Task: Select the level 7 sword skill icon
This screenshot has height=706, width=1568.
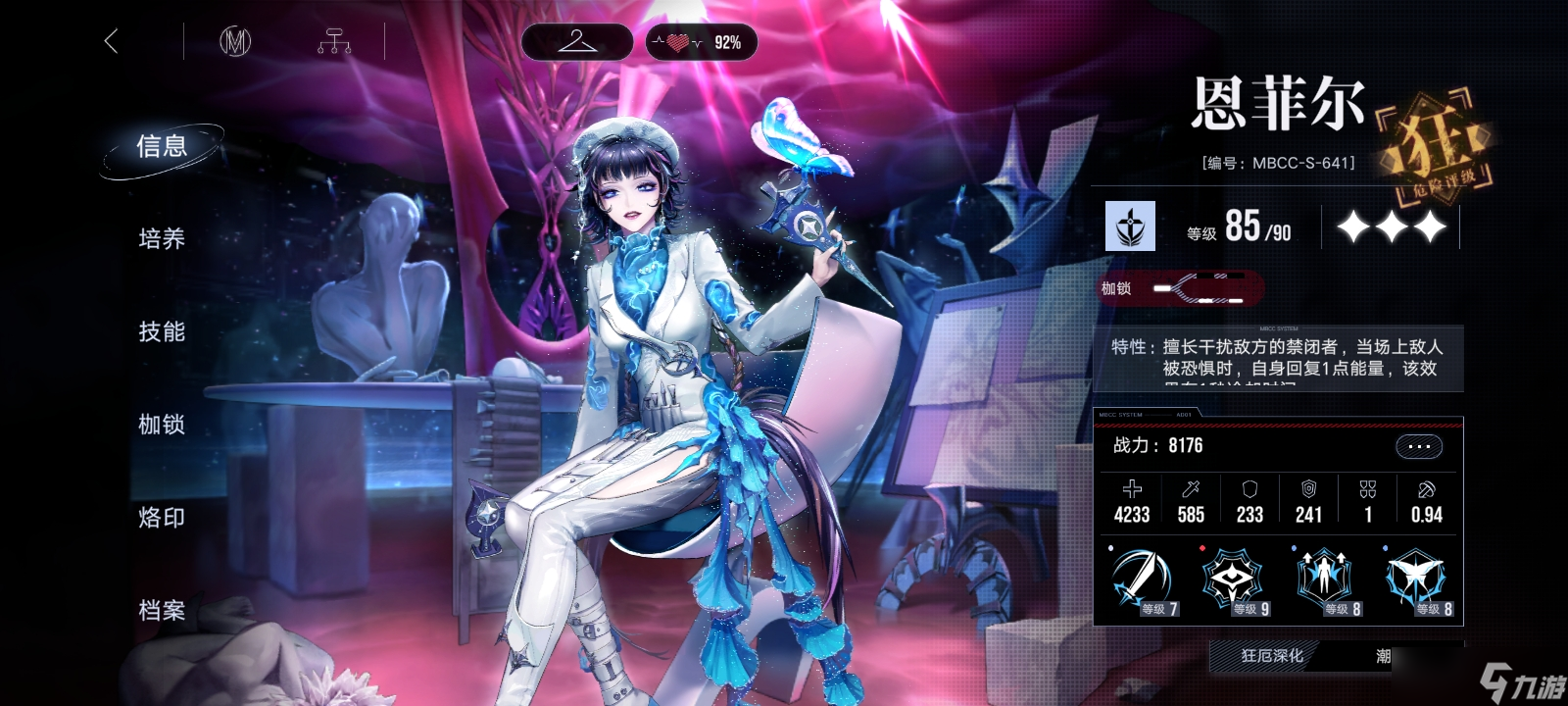Action: tap(1142, 580)
